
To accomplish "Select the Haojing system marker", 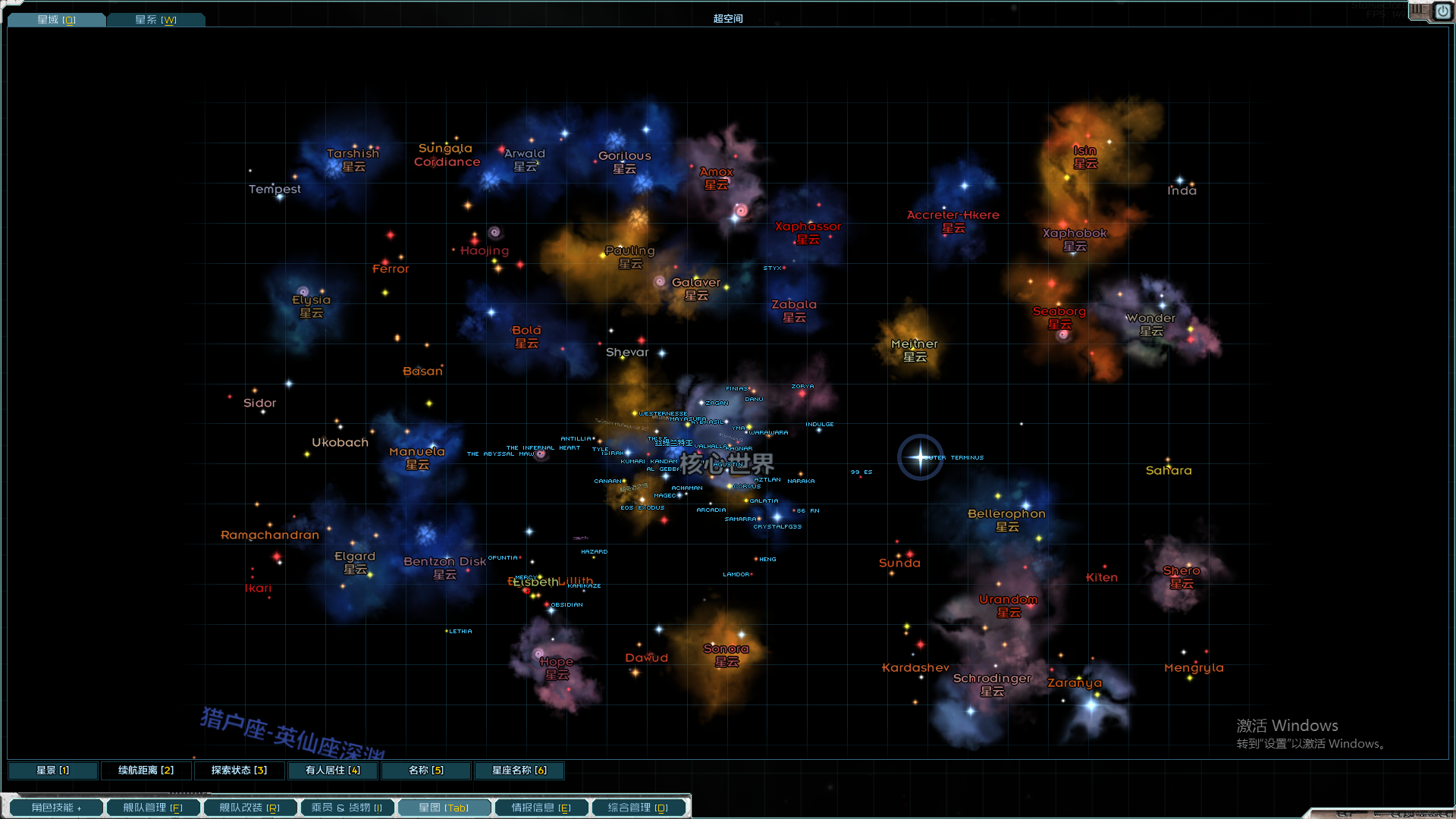I will (485, 250).
